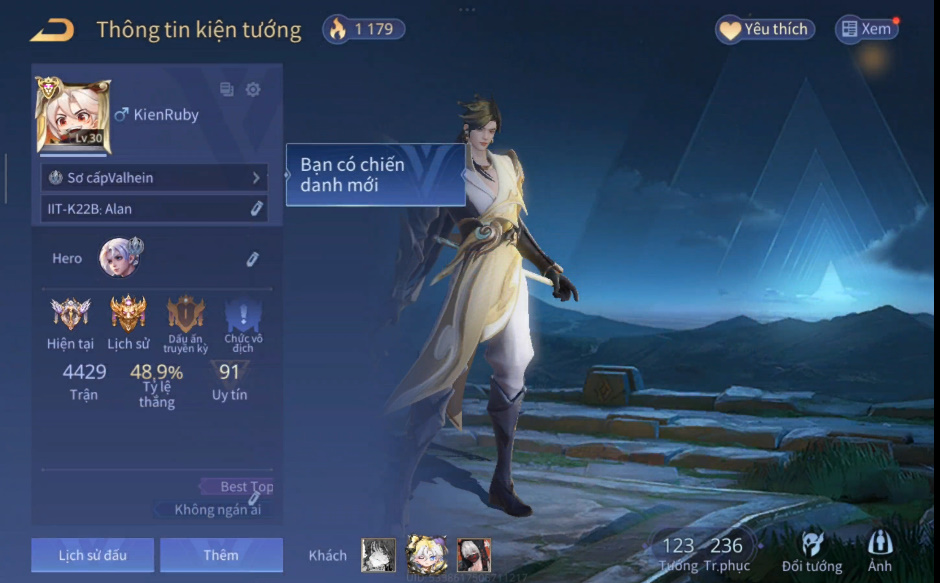Tap the Ảnh photo button
Screen dimensions: 940x583
pos(880,552)
